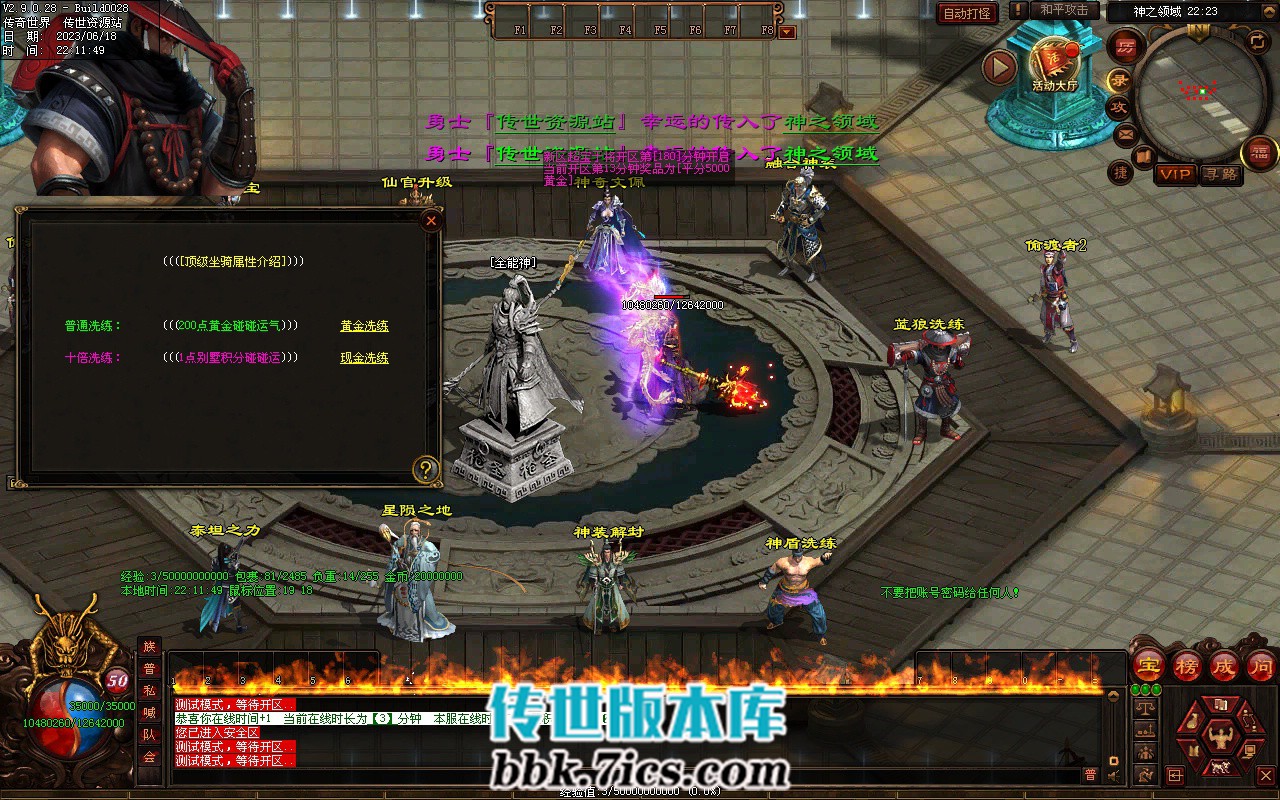The height and width of the screenshot is (800, 1280).
Task: Show the 榜 rankings button
Action: [1187, 665]
